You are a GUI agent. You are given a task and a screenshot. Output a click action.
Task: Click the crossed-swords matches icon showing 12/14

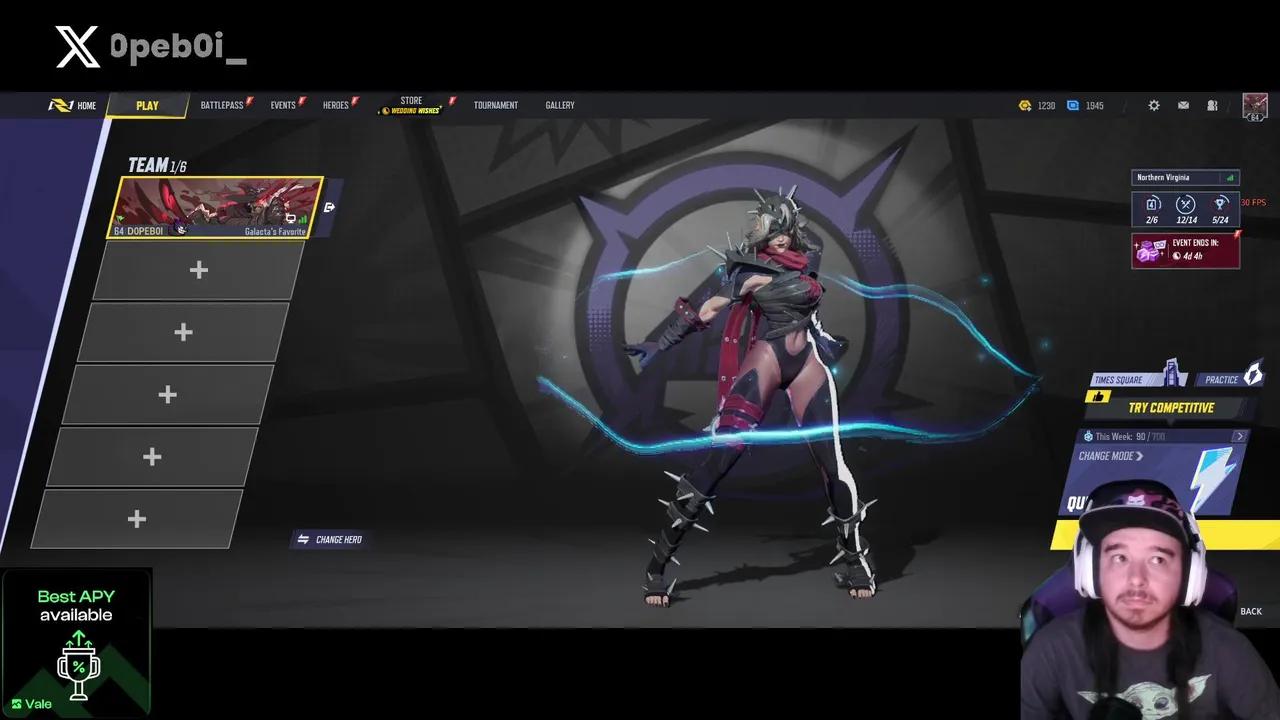coord(1186,204)
